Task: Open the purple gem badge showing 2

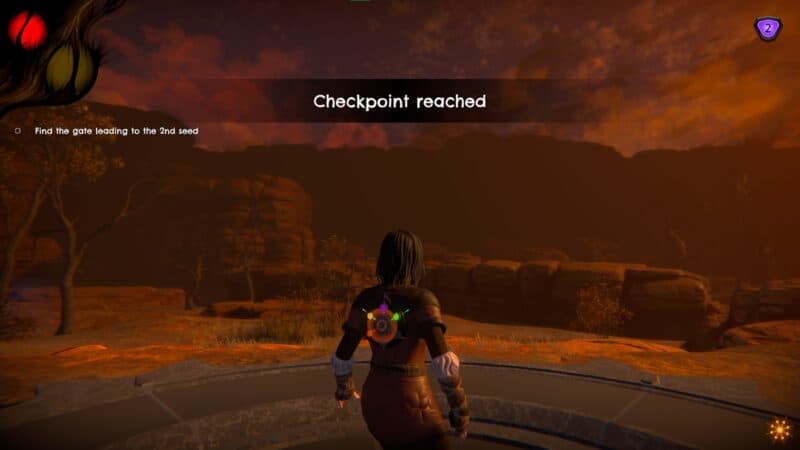Action: (x=767, y=29)
